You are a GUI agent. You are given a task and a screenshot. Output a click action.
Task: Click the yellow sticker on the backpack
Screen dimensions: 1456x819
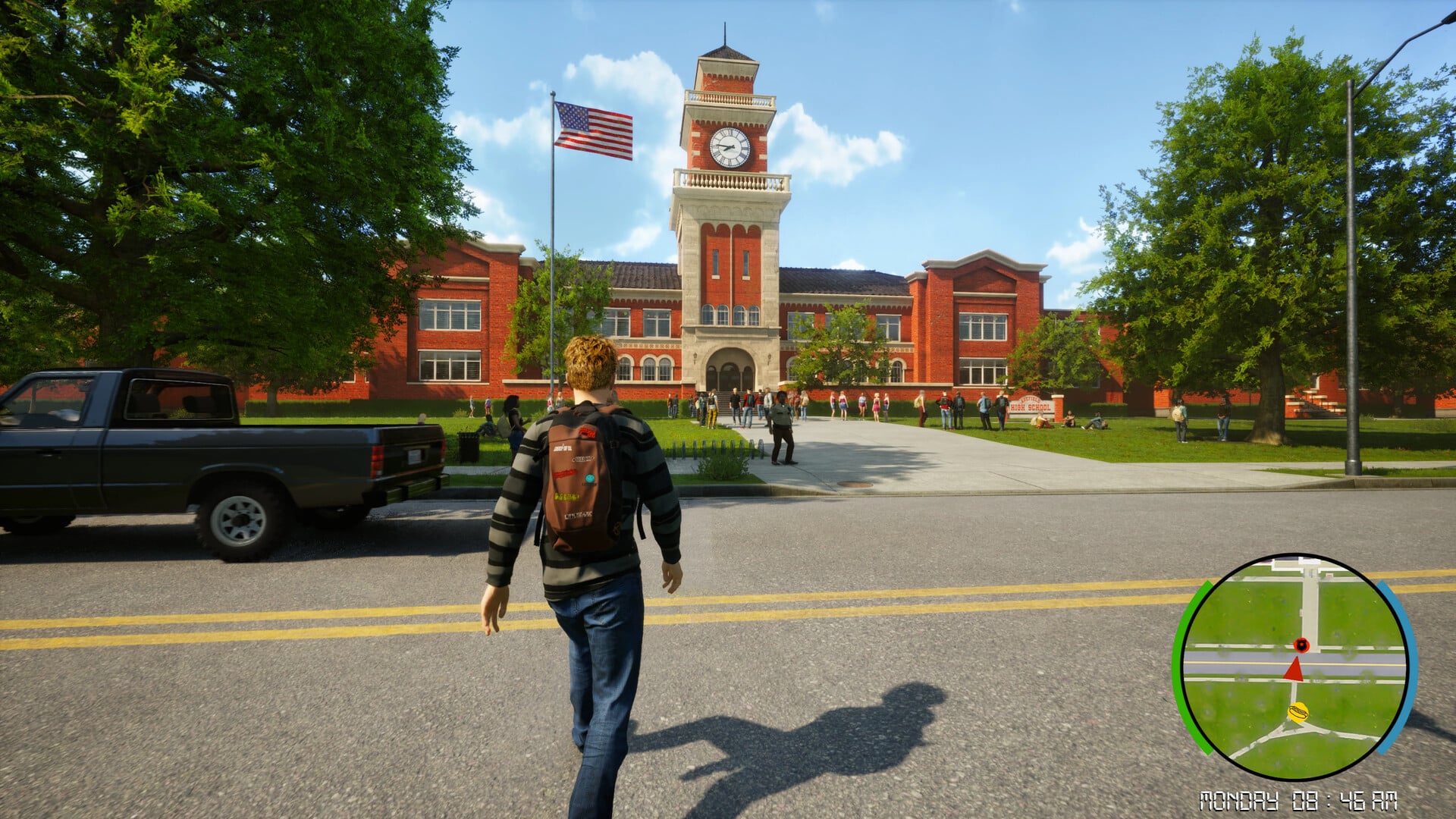(x=566, y=496)
